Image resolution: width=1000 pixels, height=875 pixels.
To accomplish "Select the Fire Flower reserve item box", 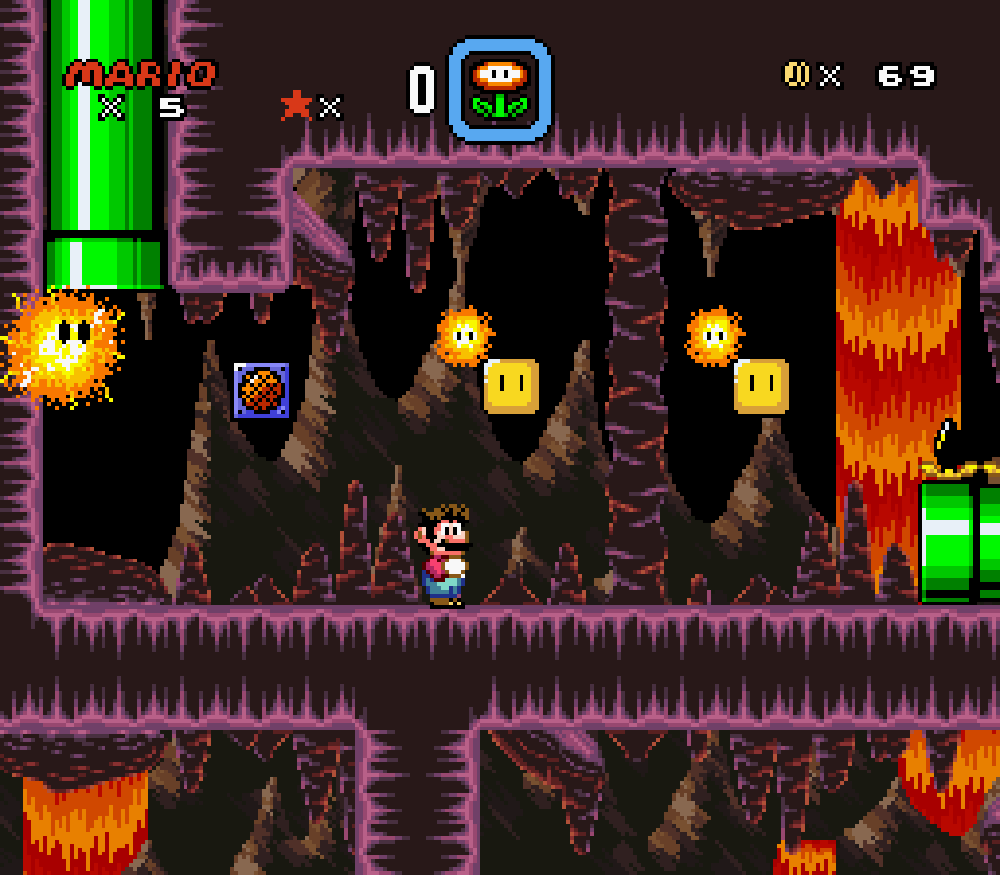I will 500,90.
